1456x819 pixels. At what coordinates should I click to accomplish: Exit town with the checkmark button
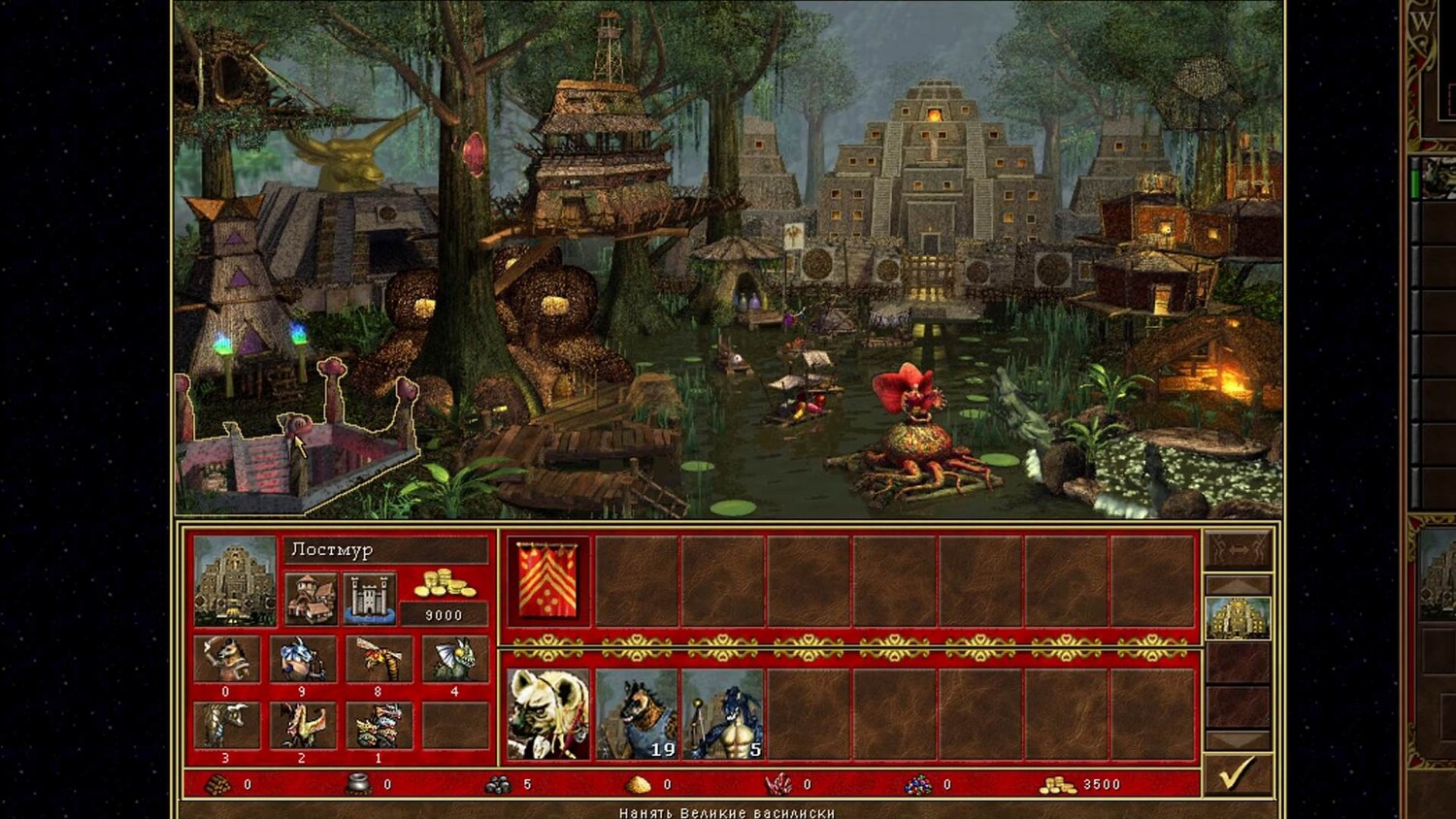tap(1237, 775)
